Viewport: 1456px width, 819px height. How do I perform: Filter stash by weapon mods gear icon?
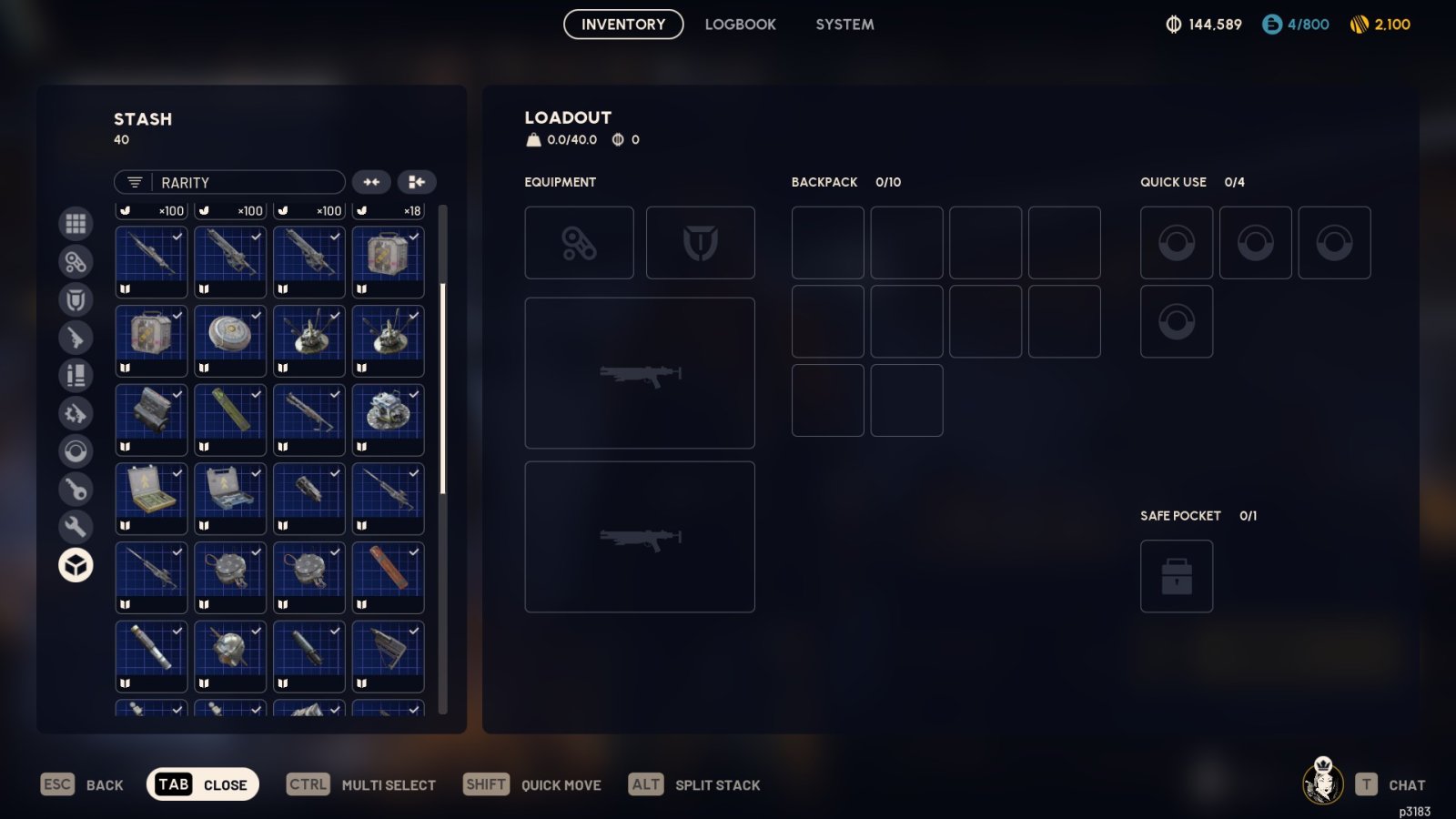[x=76, y=414]
